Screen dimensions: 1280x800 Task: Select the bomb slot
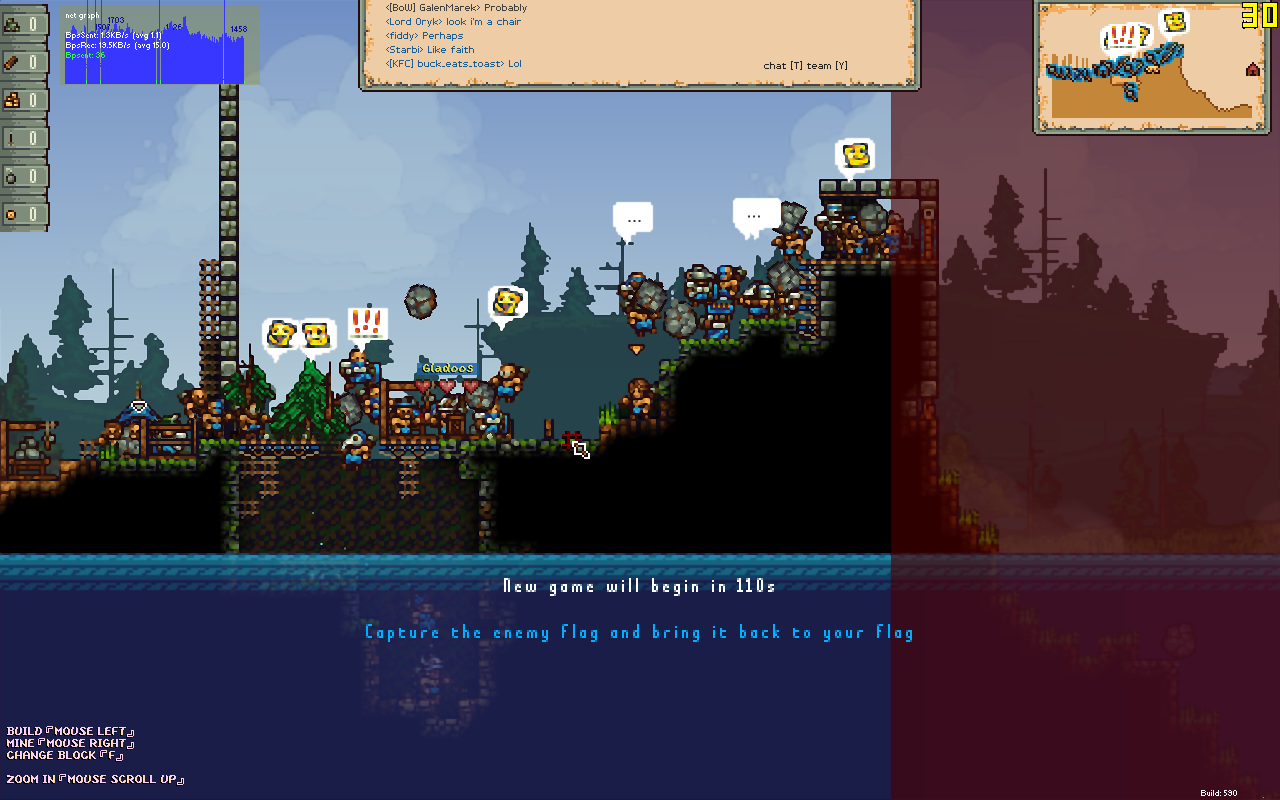(22, 176)
